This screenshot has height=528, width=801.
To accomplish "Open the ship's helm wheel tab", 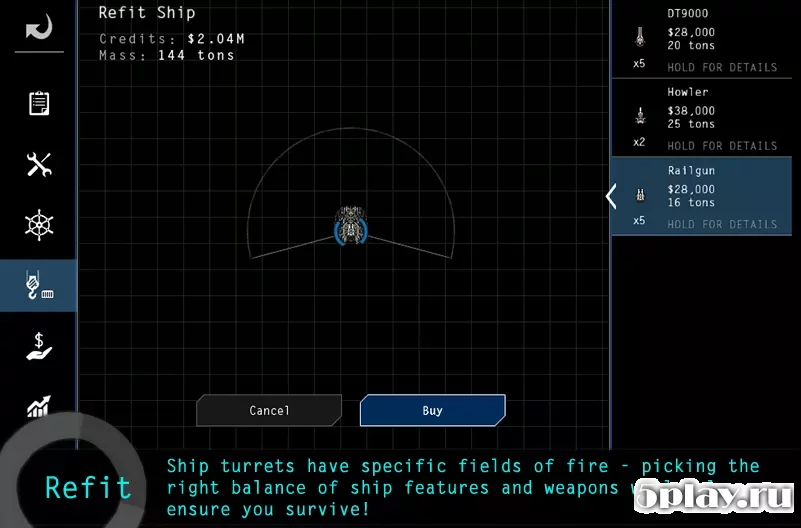I will [x=38, y=225].
